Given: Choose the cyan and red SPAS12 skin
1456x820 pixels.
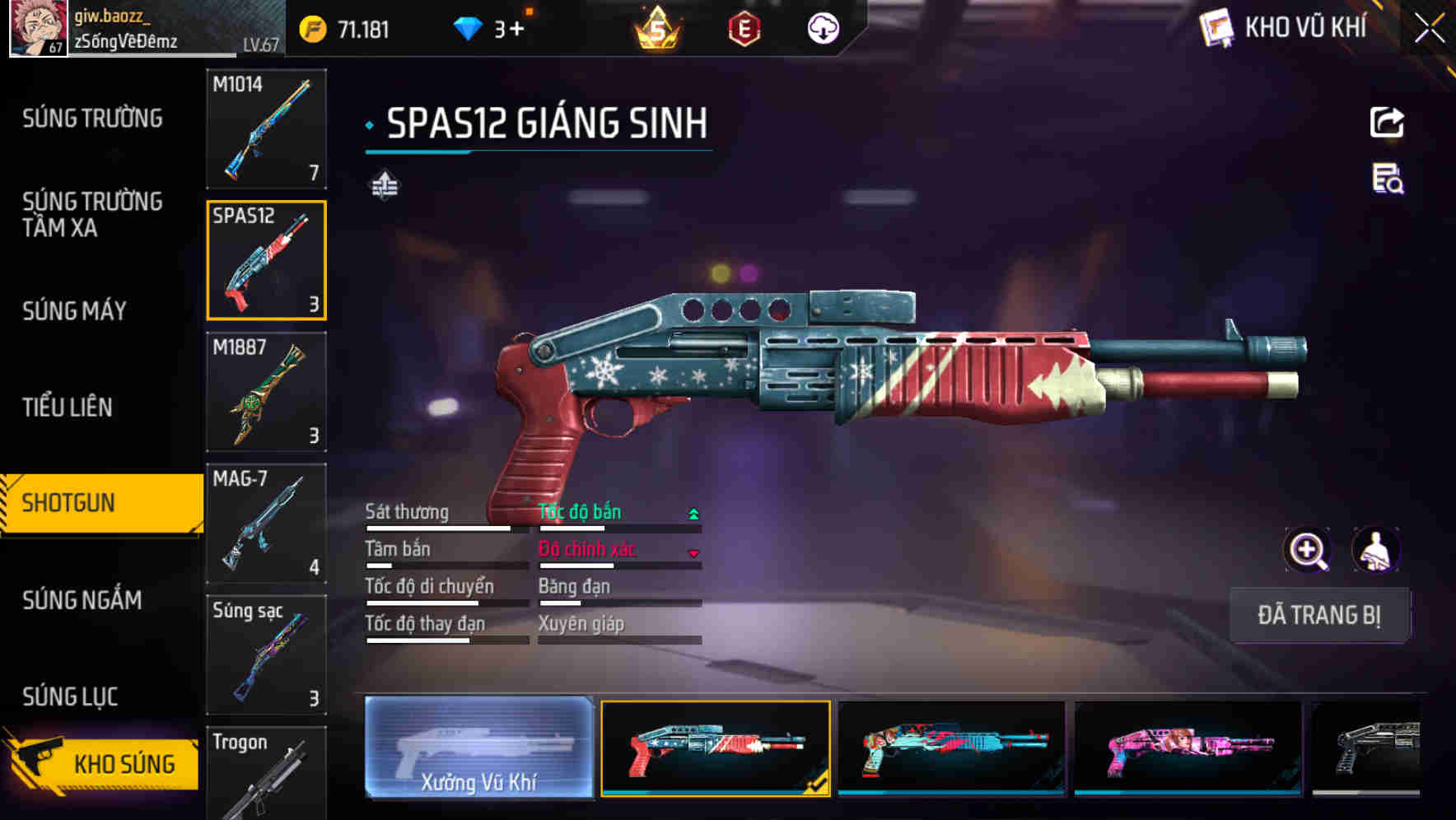Looking at the screenshot, I should (951, 748).
